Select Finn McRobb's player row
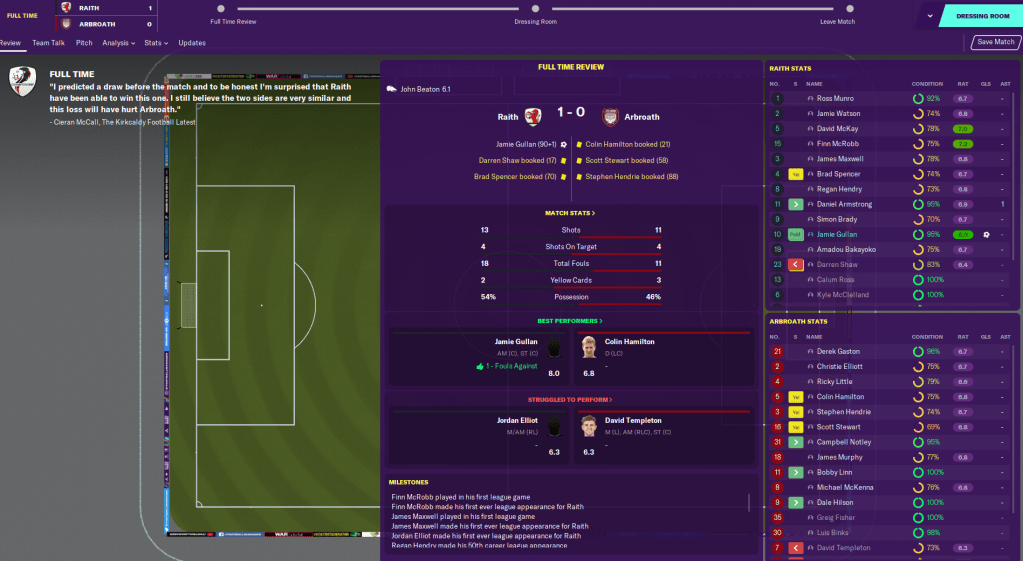 pyautogui.click(x=838, y=144)
